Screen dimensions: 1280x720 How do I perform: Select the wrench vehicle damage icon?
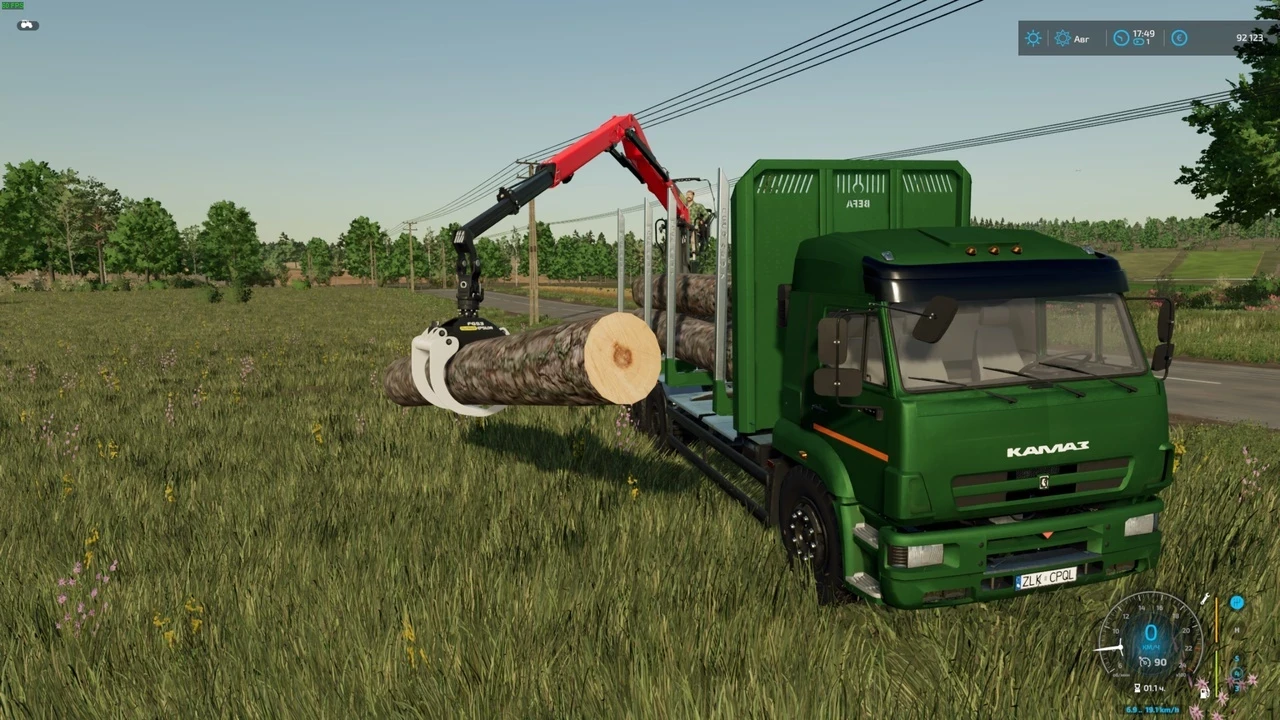point(1206,599)
